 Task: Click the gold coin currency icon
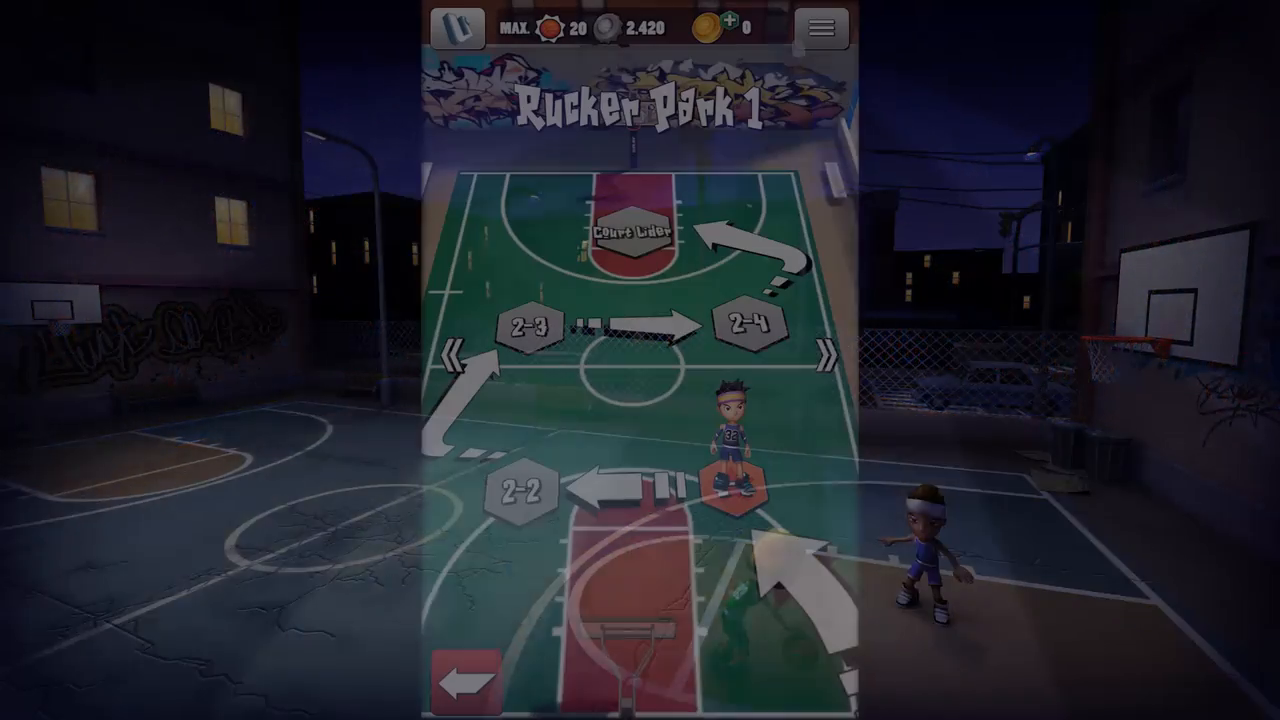click(706, 28)
